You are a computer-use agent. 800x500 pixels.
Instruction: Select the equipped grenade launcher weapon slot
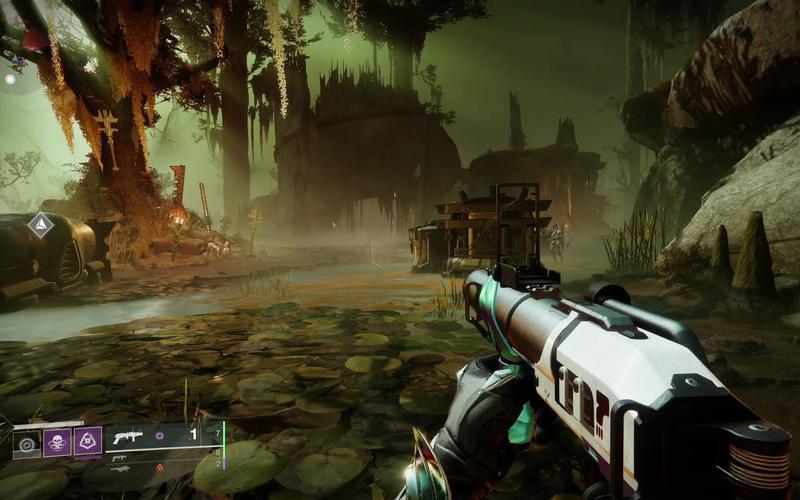point(129,437)
